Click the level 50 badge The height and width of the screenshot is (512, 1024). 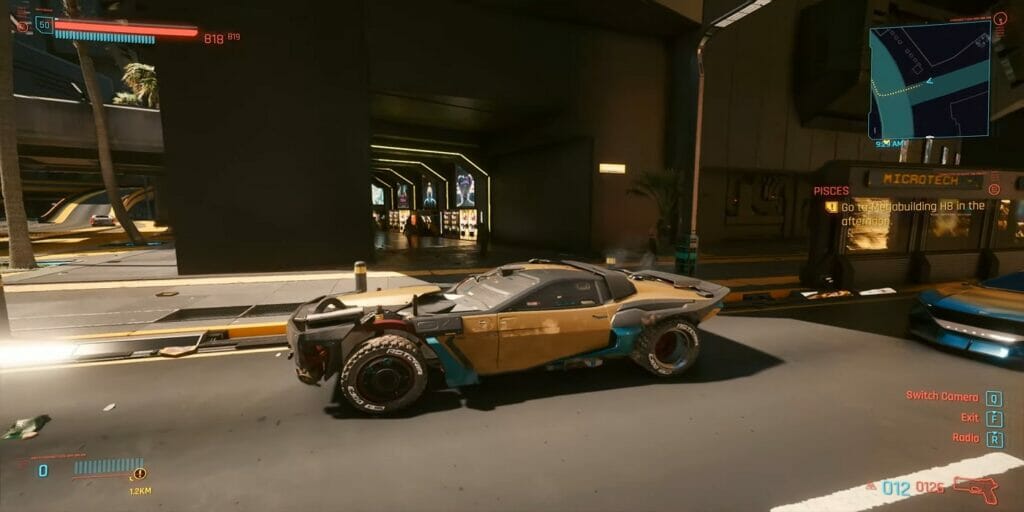click(44, 25)
